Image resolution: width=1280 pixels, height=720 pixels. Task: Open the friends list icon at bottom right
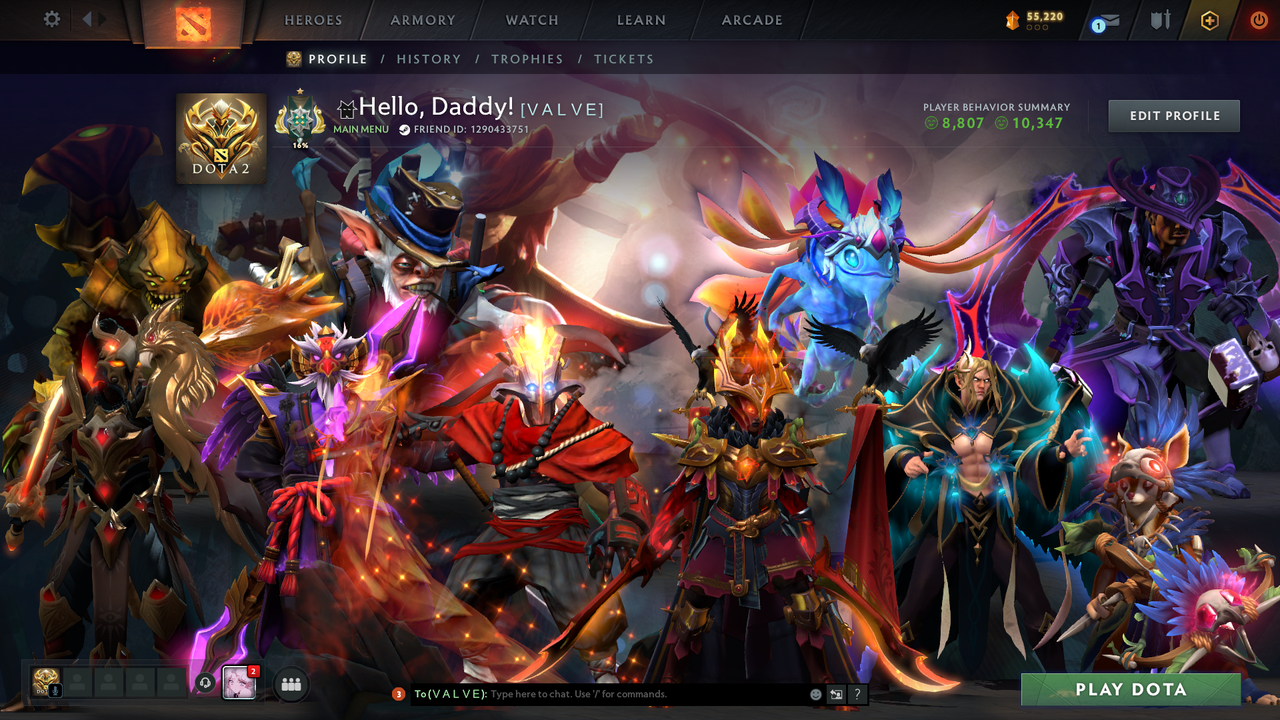(291, 683)
